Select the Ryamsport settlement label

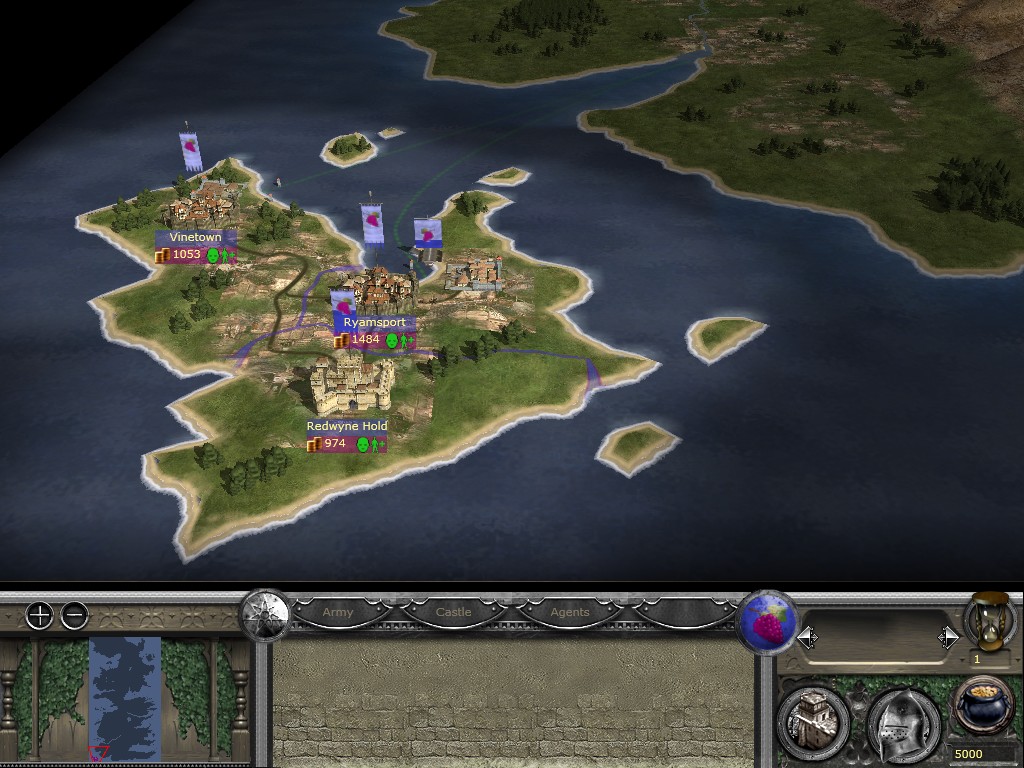point(374,323)
